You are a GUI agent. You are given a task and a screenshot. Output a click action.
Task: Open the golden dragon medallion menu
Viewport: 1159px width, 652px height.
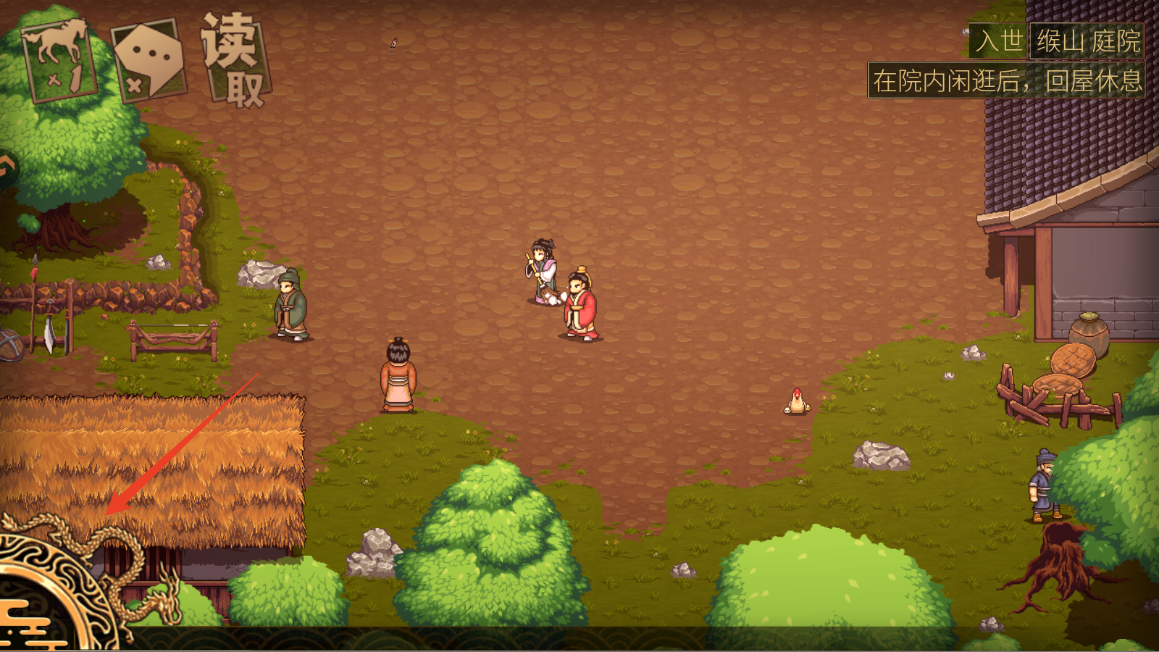pyautogui.click(x=52, y=595)
